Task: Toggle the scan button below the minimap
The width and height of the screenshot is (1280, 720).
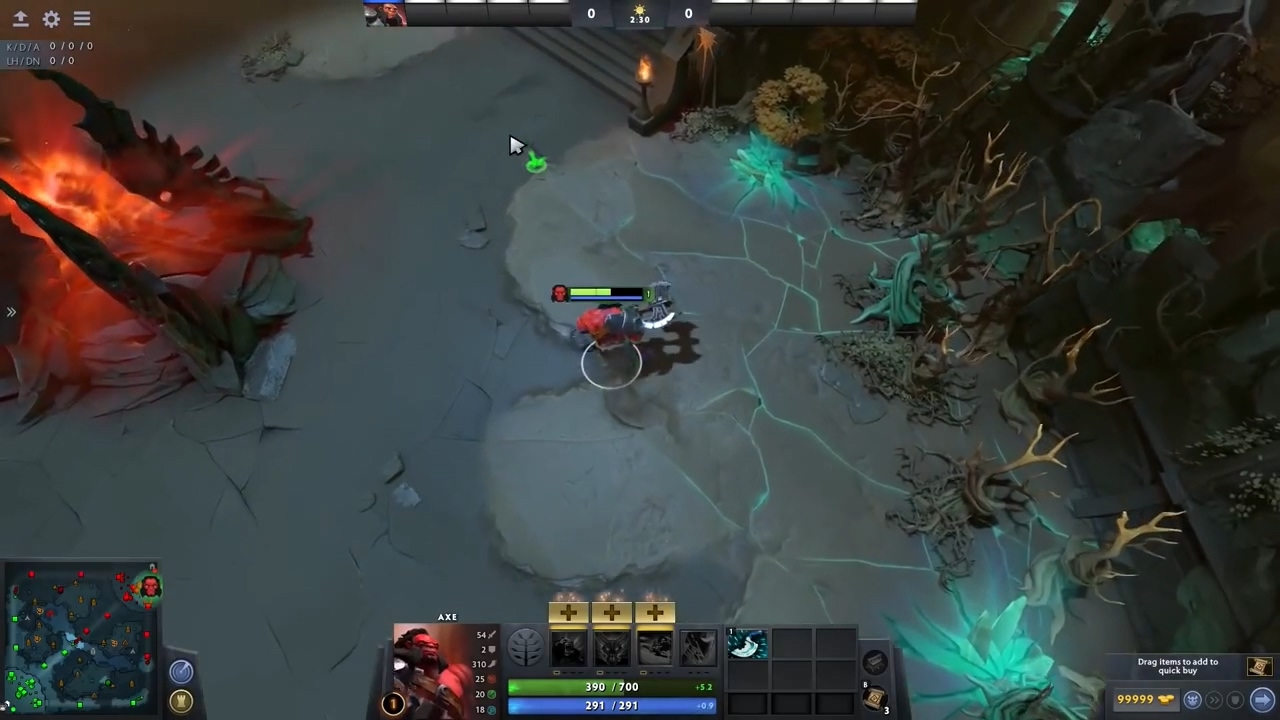Action: (x=181, y=671)
